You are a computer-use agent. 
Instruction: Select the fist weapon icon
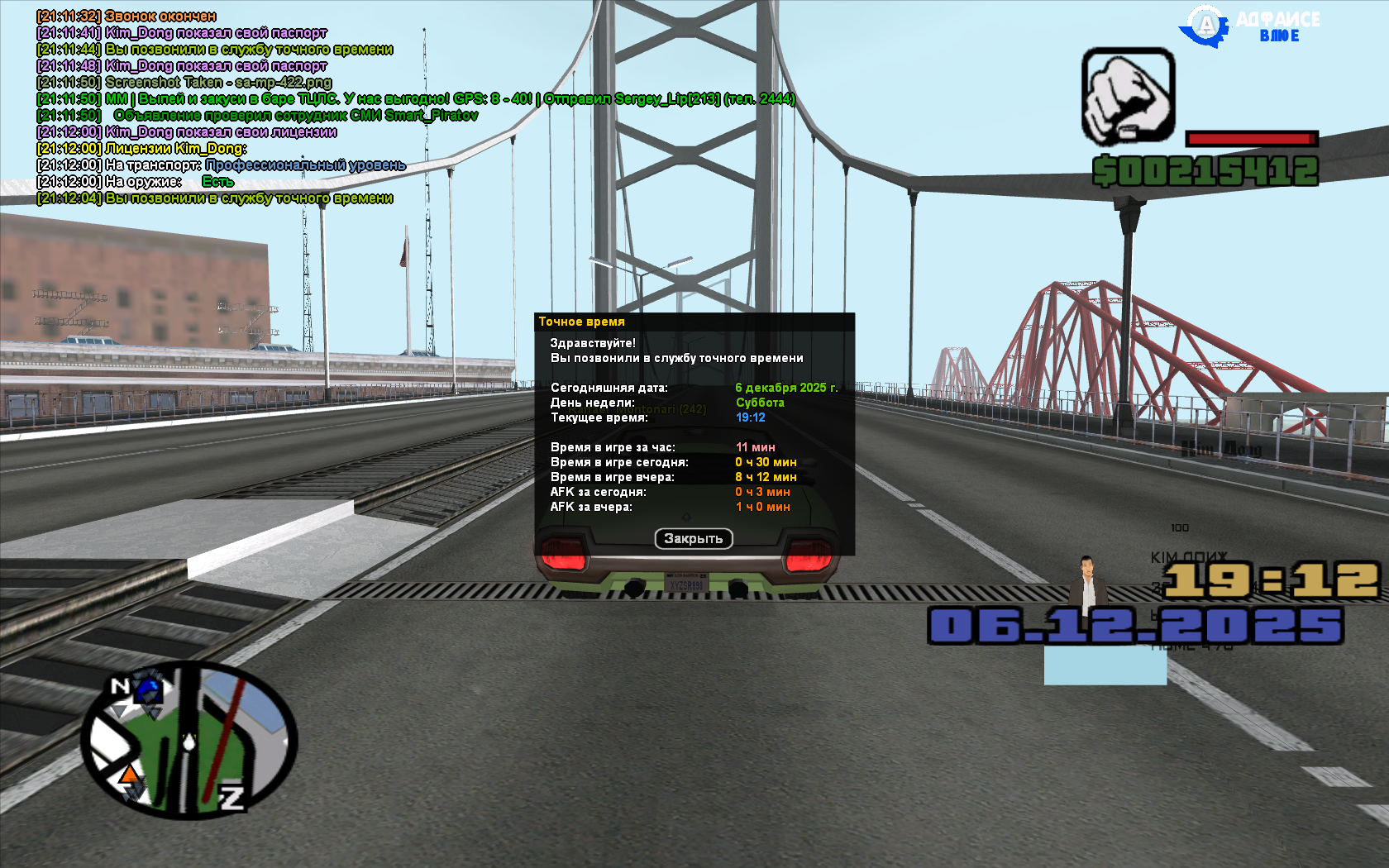(x=1129, y=96)
